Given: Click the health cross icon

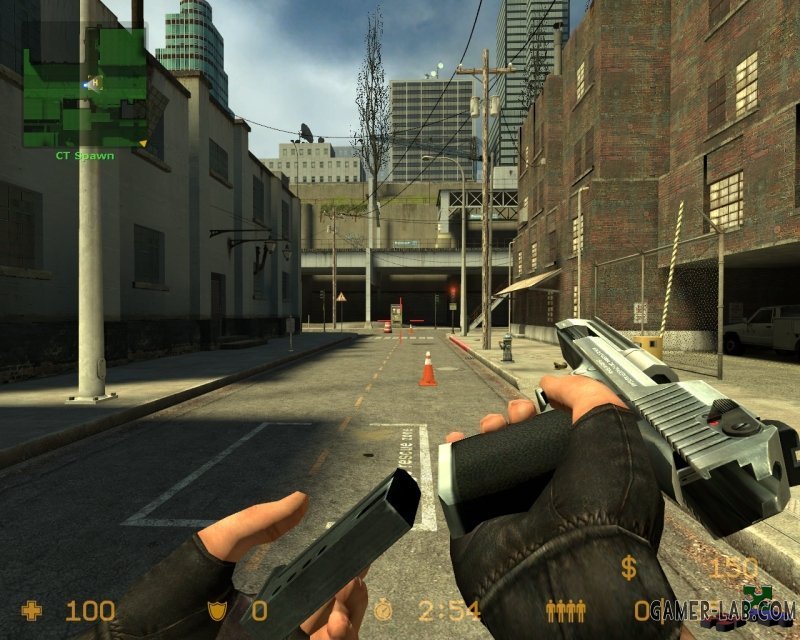Looking at the screenshot, I should click(32, 609).
